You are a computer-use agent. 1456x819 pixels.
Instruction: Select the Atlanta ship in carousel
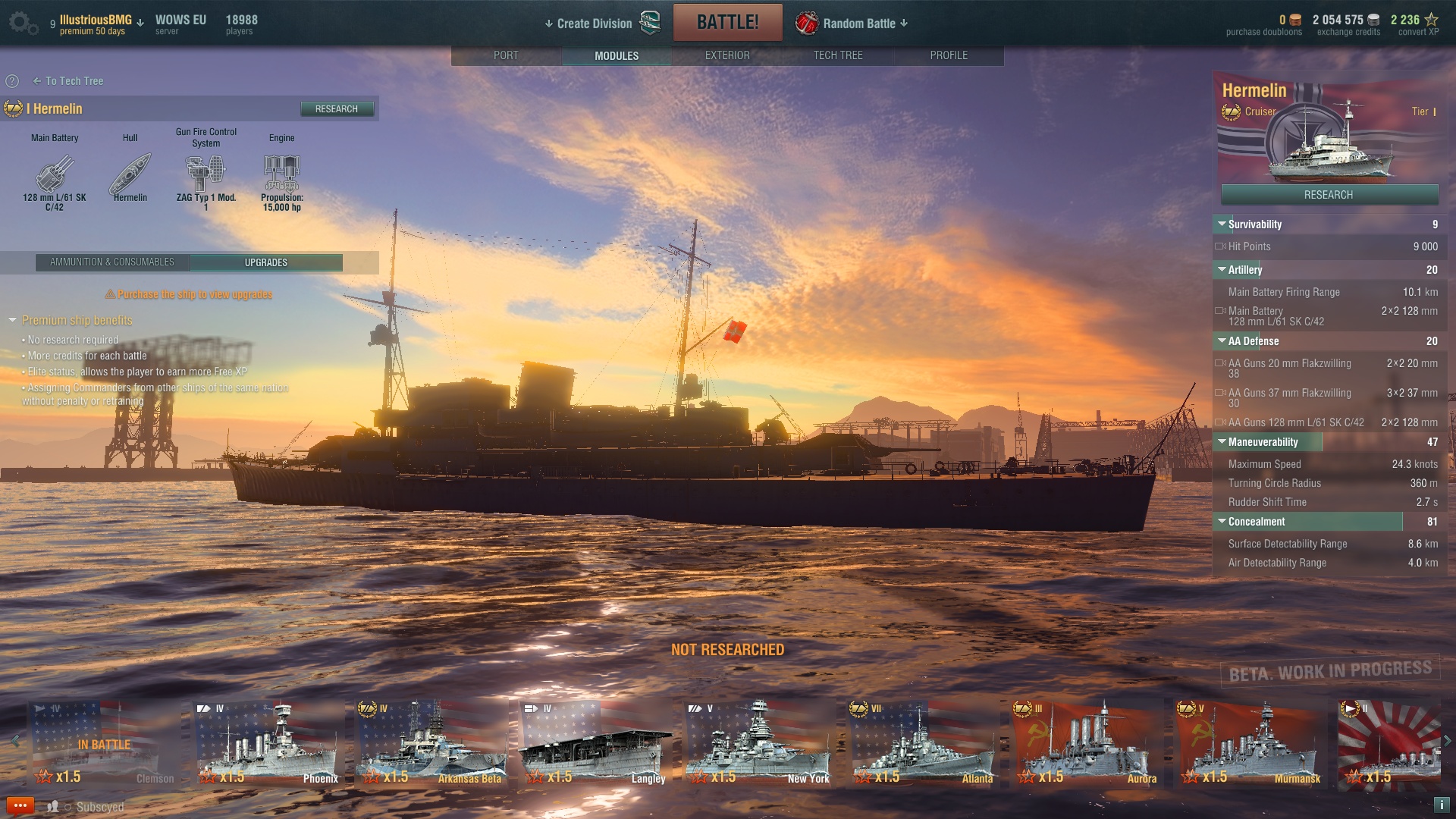tap(924, 743)
